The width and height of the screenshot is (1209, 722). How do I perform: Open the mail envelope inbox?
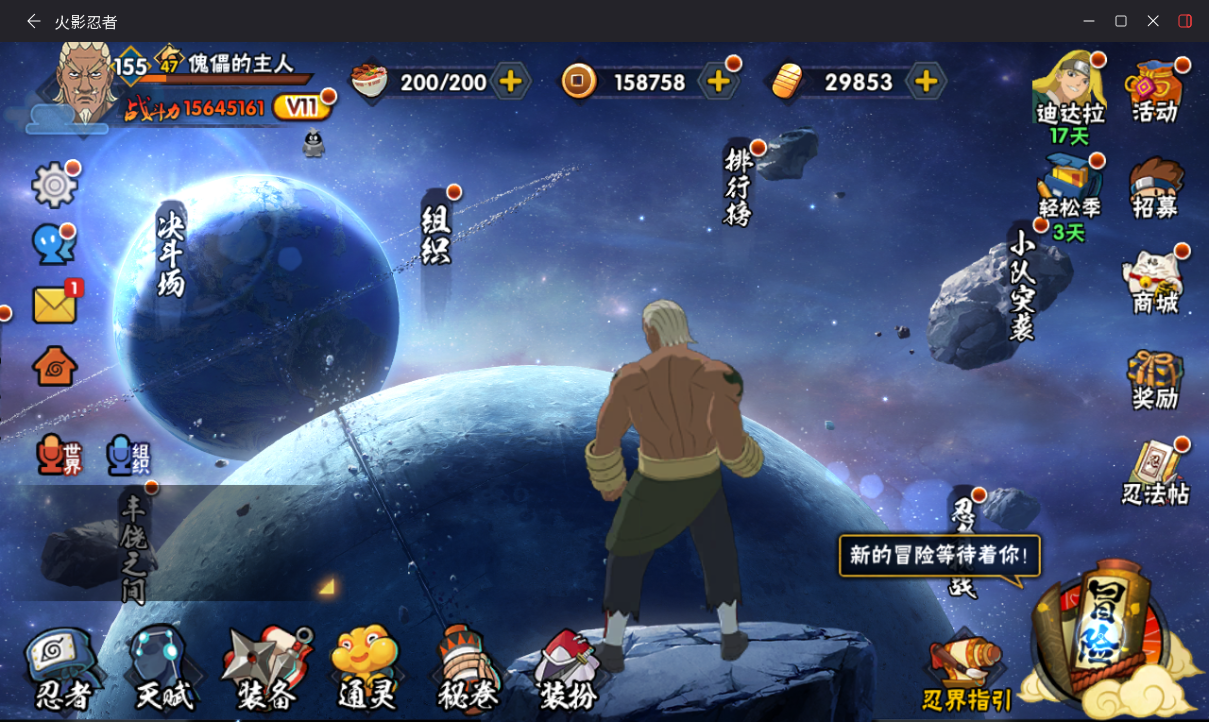55,305
